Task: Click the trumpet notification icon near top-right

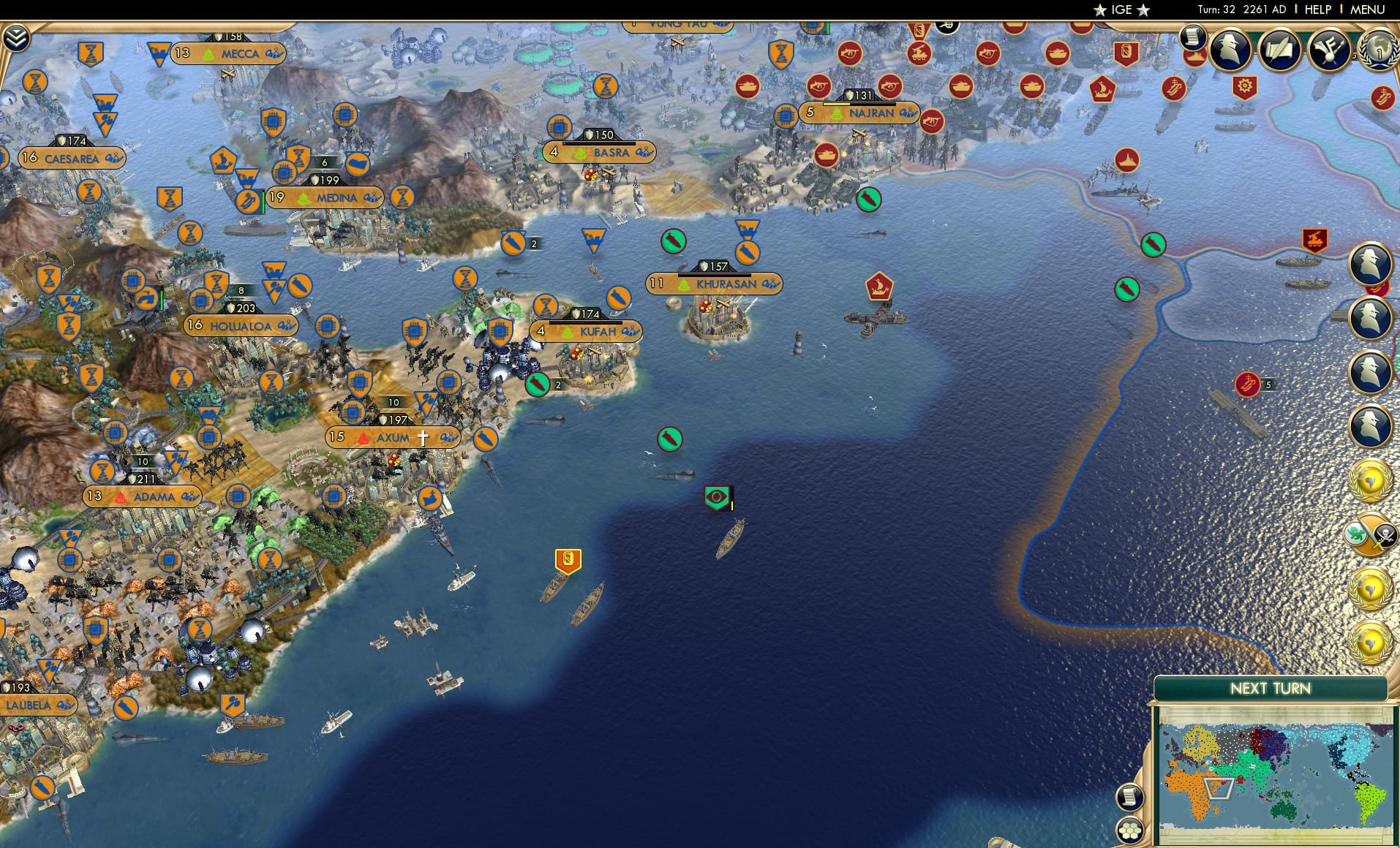Action: click(1330, 48)
